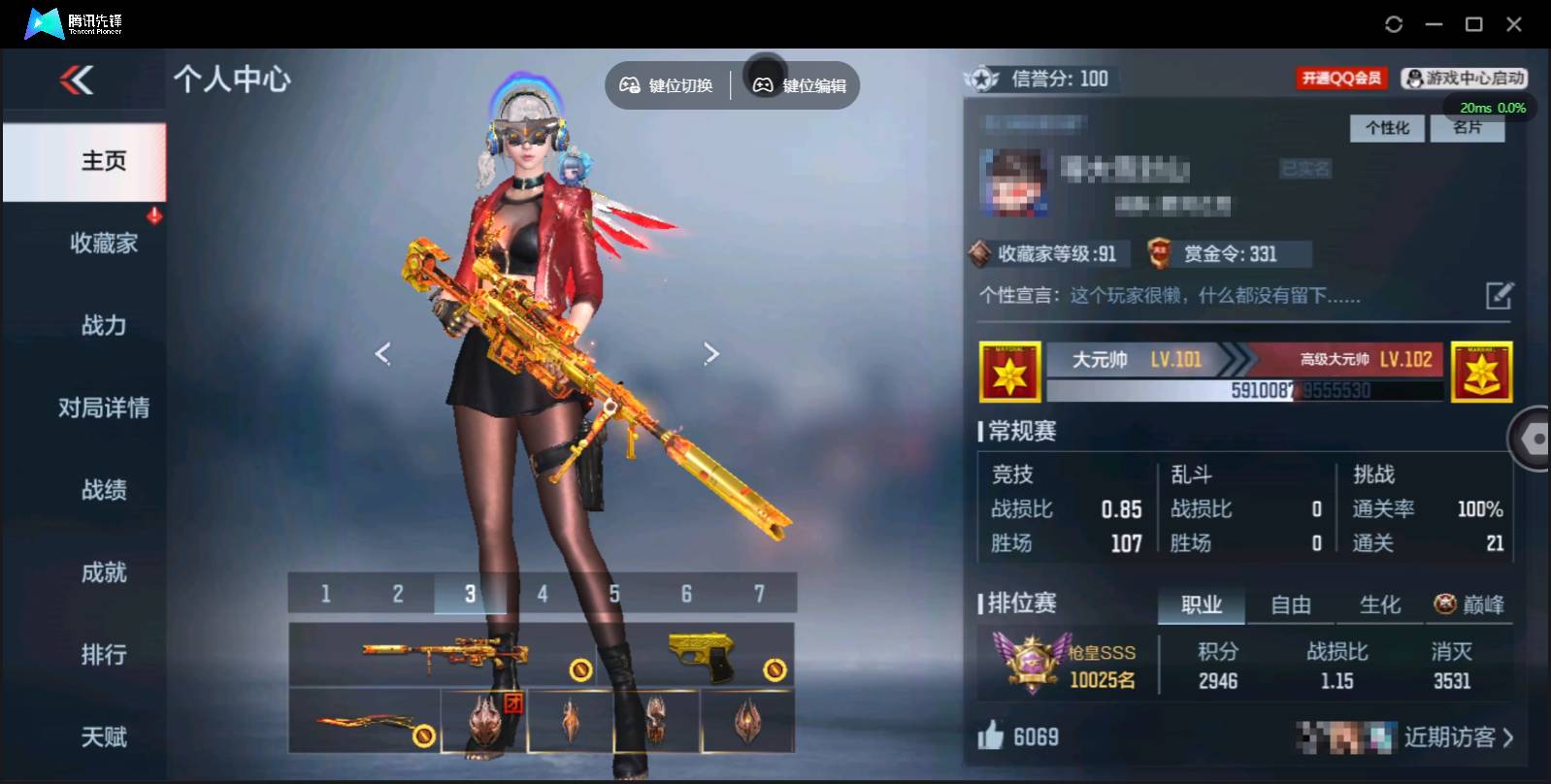Select the 巅峰 peak ranked mode

click(x=1471, y=604)
